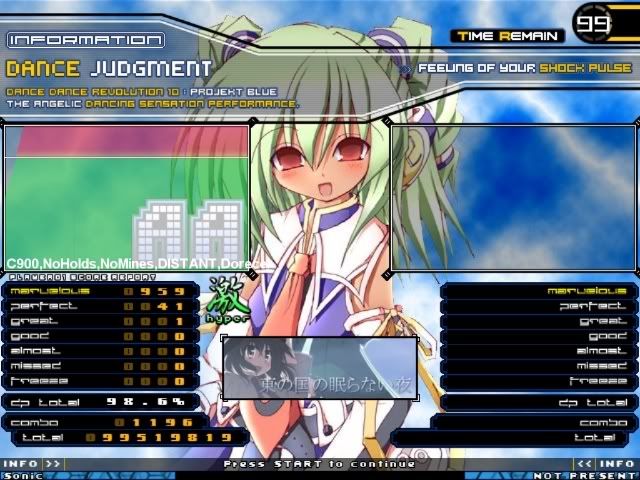Select the song banner thumbnail with Japanese title
The height and width of the screenshot is (480, 640).
[x=319, y=367]
